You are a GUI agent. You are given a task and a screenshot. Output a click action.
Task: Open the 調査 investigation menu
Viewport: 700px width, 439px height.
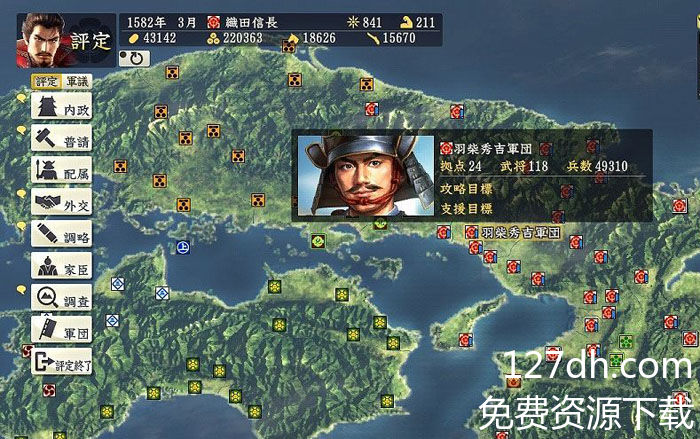coord(62,298)
